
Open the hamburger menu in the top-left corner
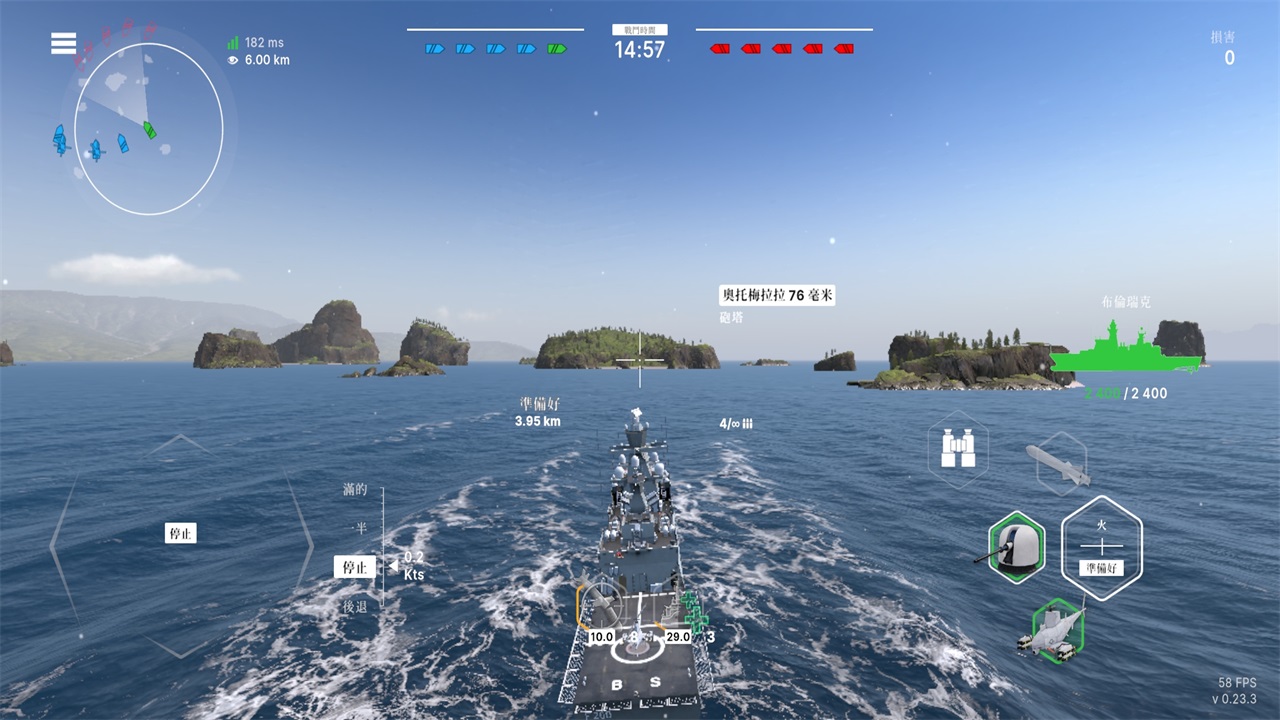(x=63, y=42)
